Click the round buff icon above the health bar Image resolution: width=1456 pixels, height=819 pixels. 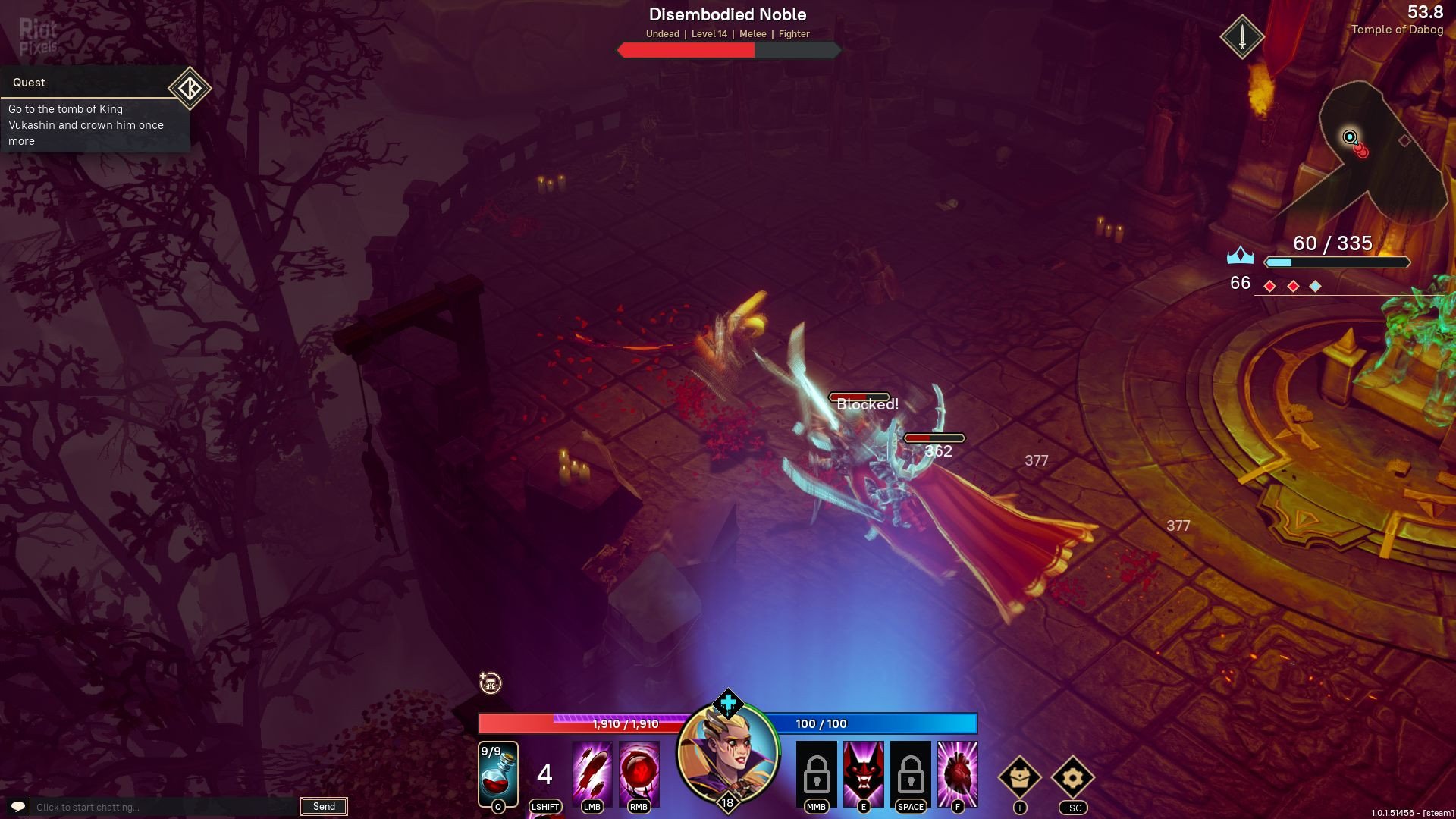pos(491,683)
